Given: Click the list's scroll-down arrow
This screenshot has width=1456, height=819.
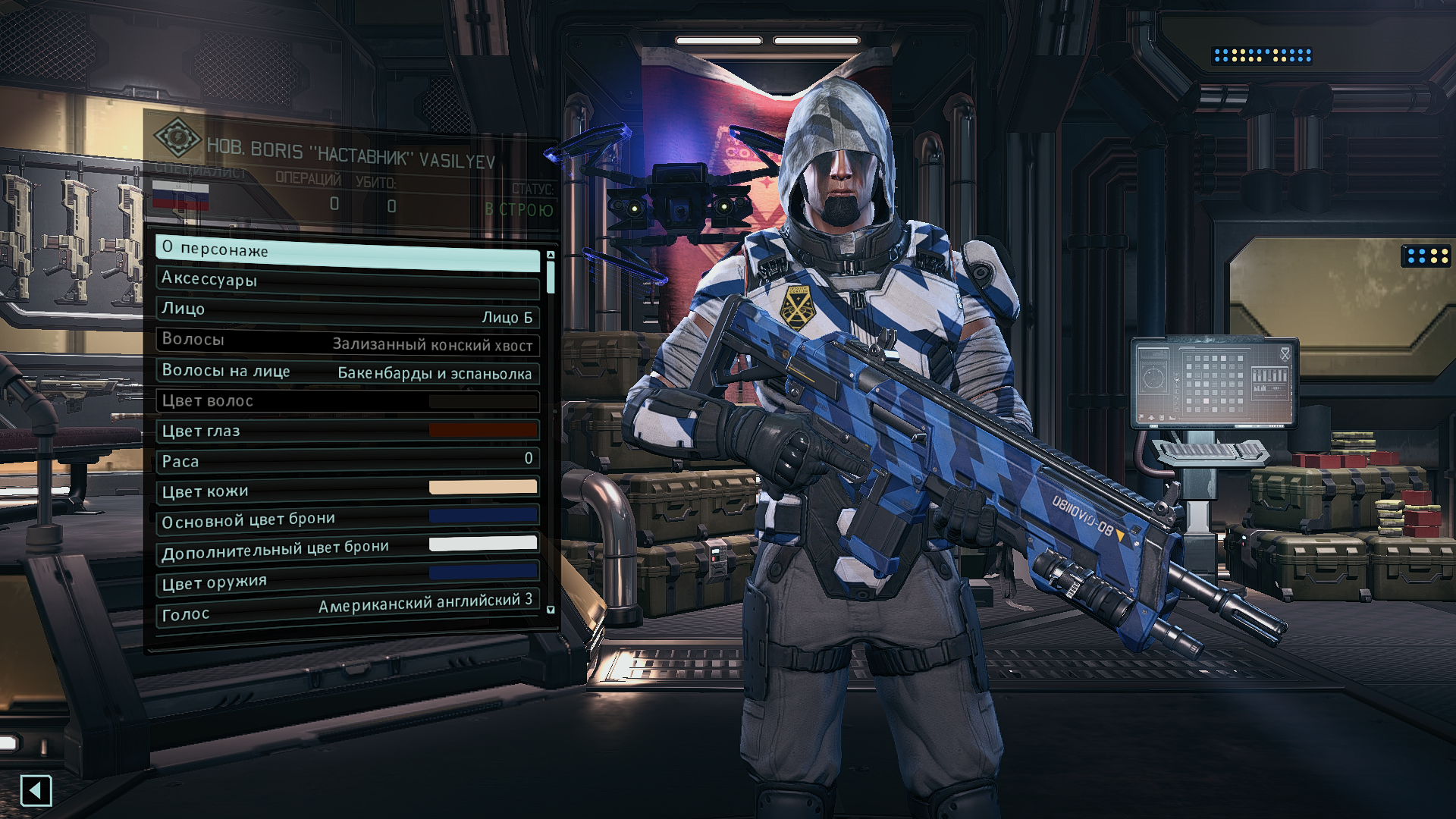Looking at the screenshot, I should point(551,610).
